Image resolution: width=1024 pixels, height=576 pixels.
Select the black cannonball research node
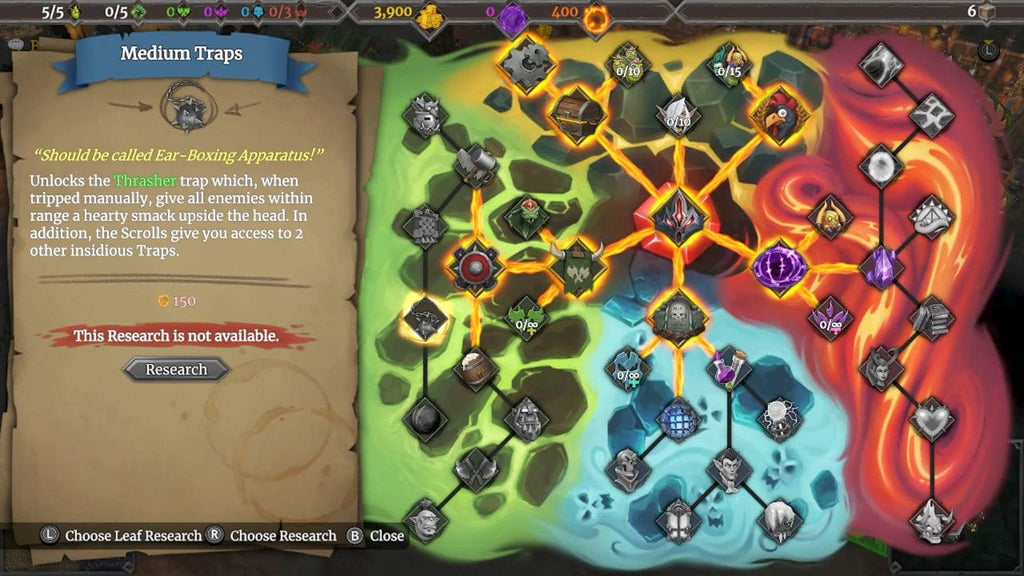coord(424,419)
